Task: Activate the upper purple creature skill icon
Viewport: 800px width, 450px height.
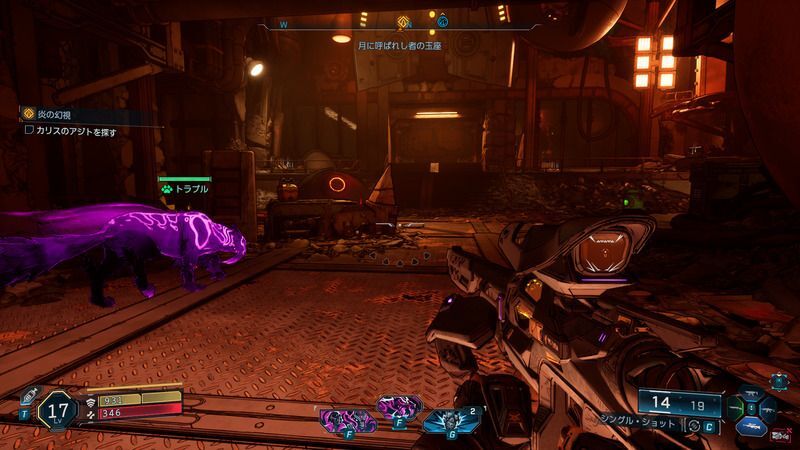Action: (397, 406)
